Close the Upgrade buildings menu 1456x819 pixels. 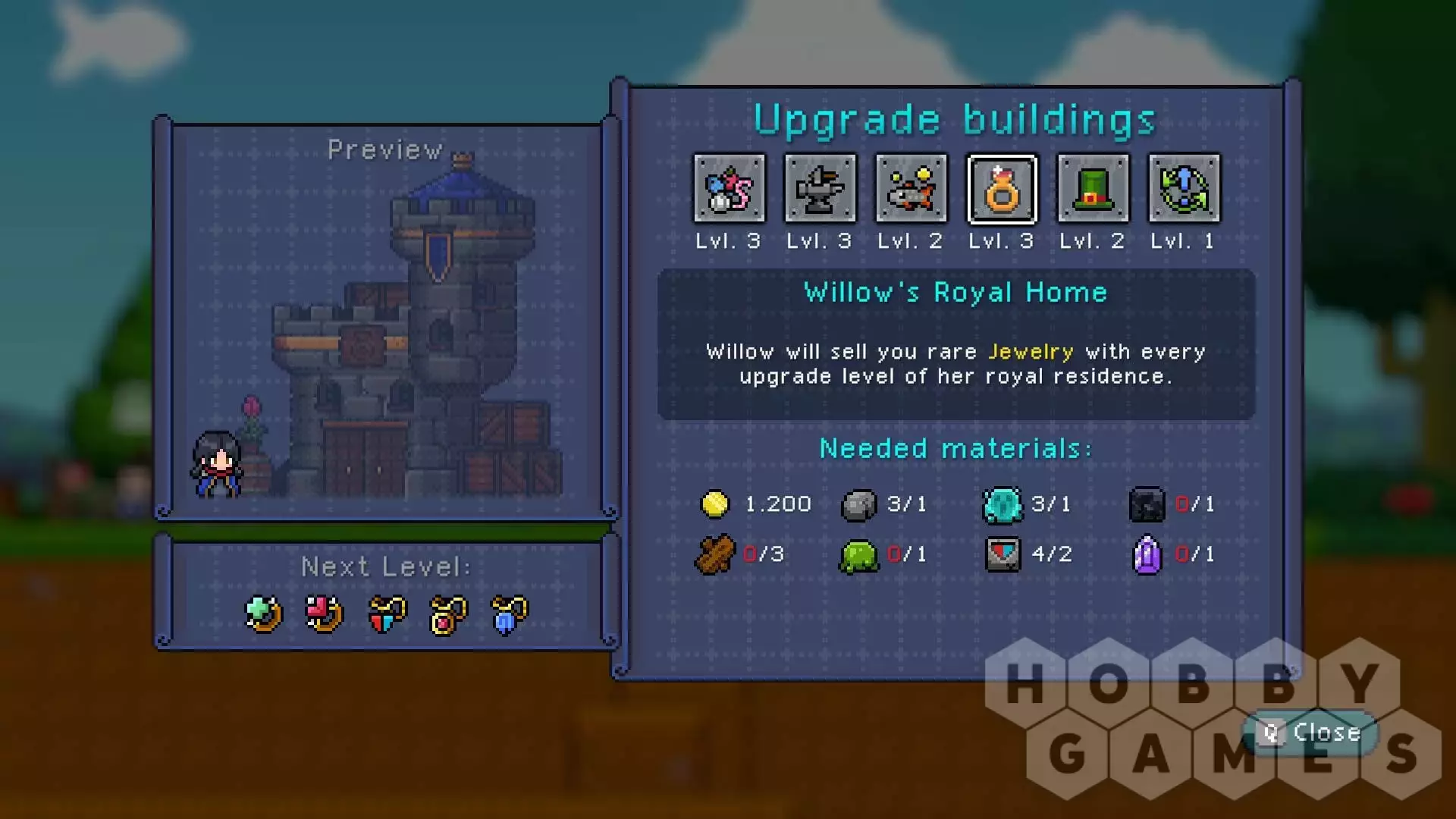click(x=1311, y=733)
